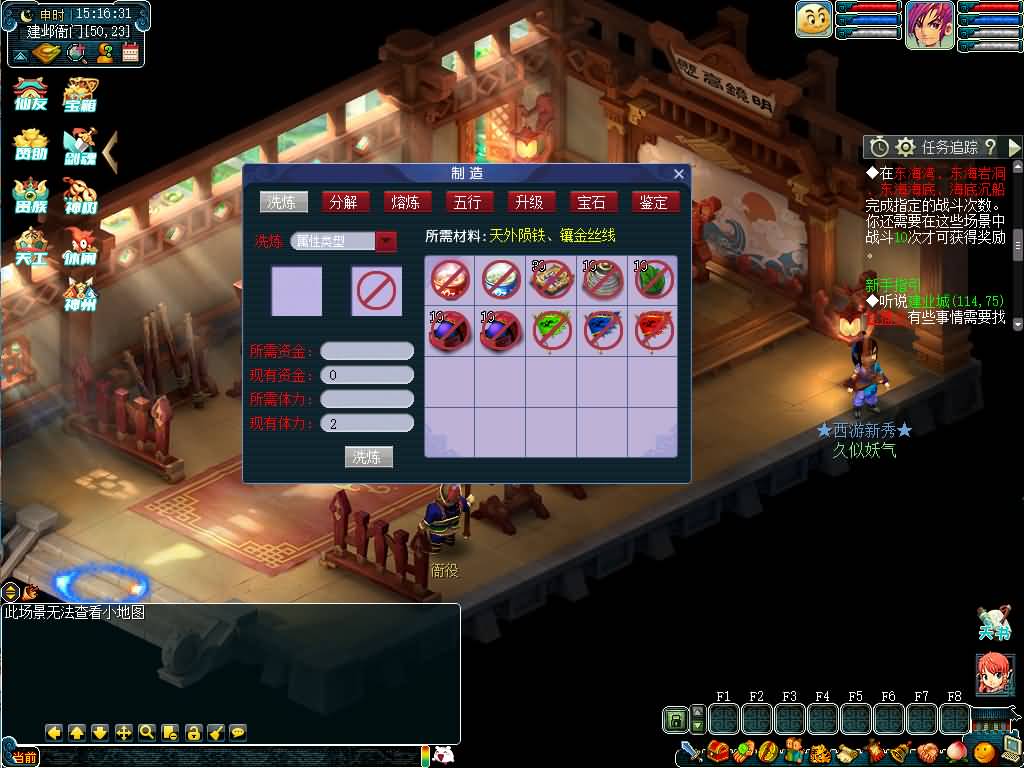
Task: Switch to the 分解 tab
Action: click(343, 202)
